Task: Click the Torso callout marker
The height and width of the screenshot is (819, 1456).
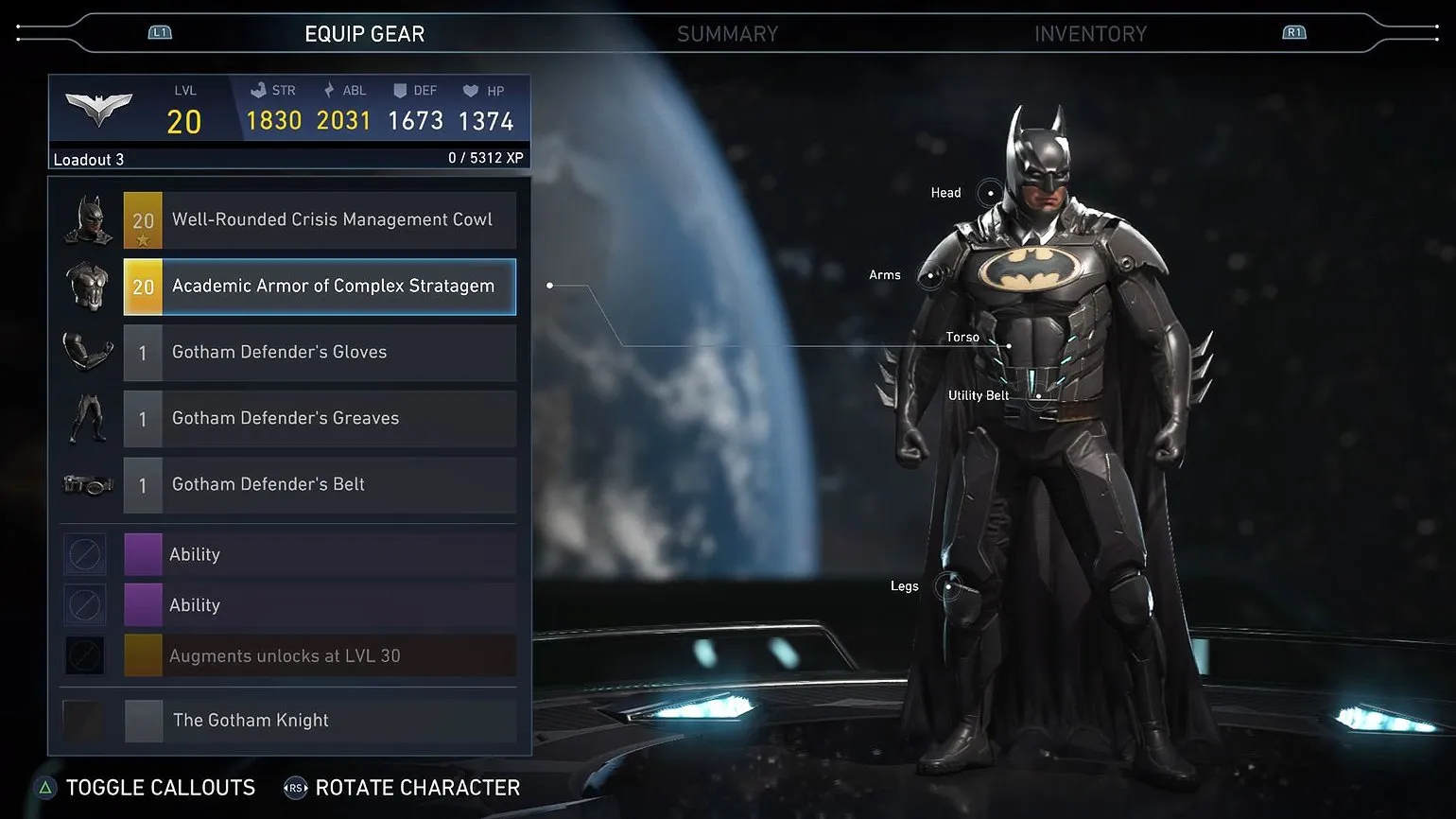Action: [1009, 345]
